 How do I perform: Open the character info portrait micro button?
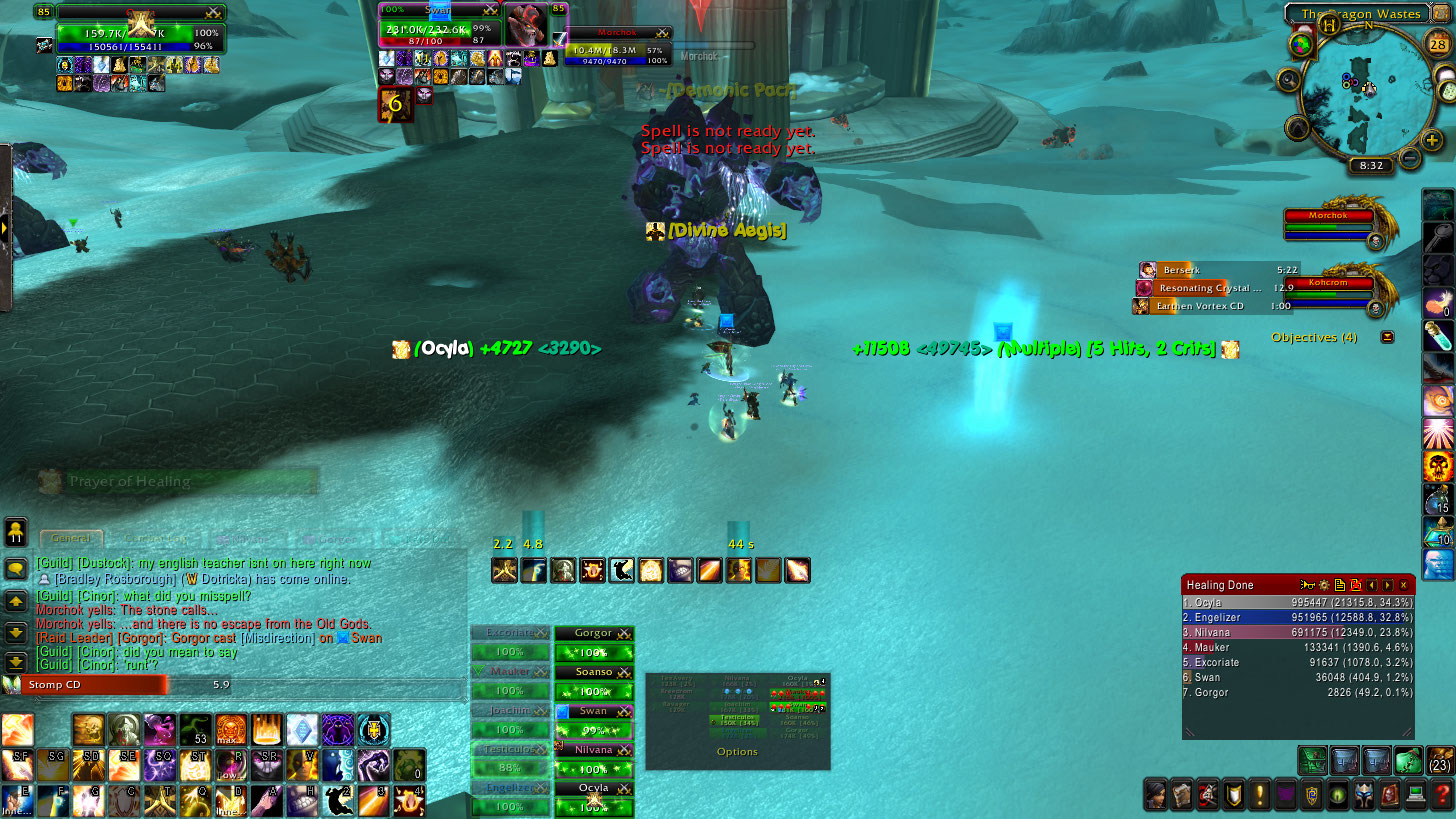(x=1156, y=795)
